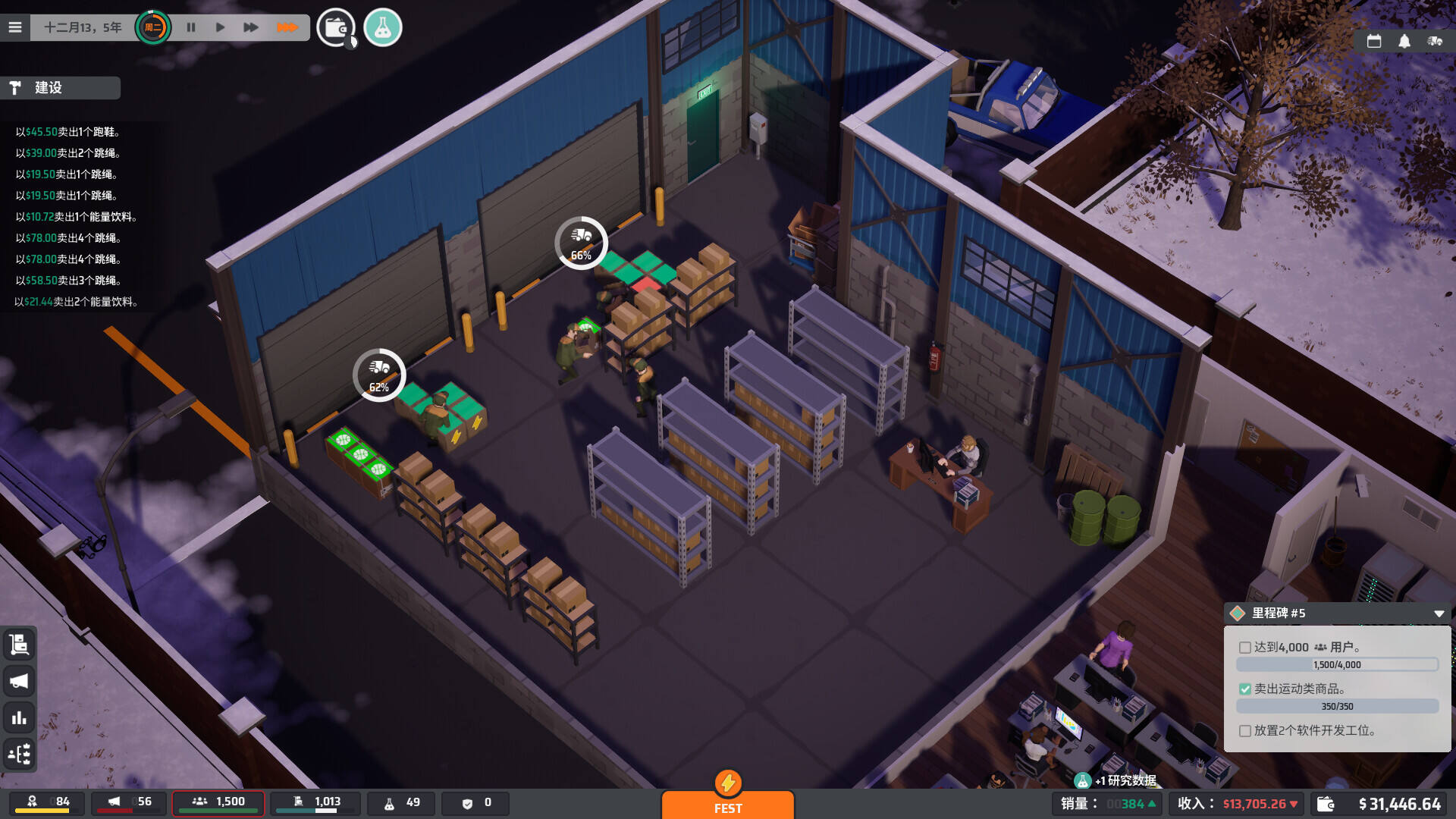Open the 建设 build menu
The image size is (1456, 819).
61,88
